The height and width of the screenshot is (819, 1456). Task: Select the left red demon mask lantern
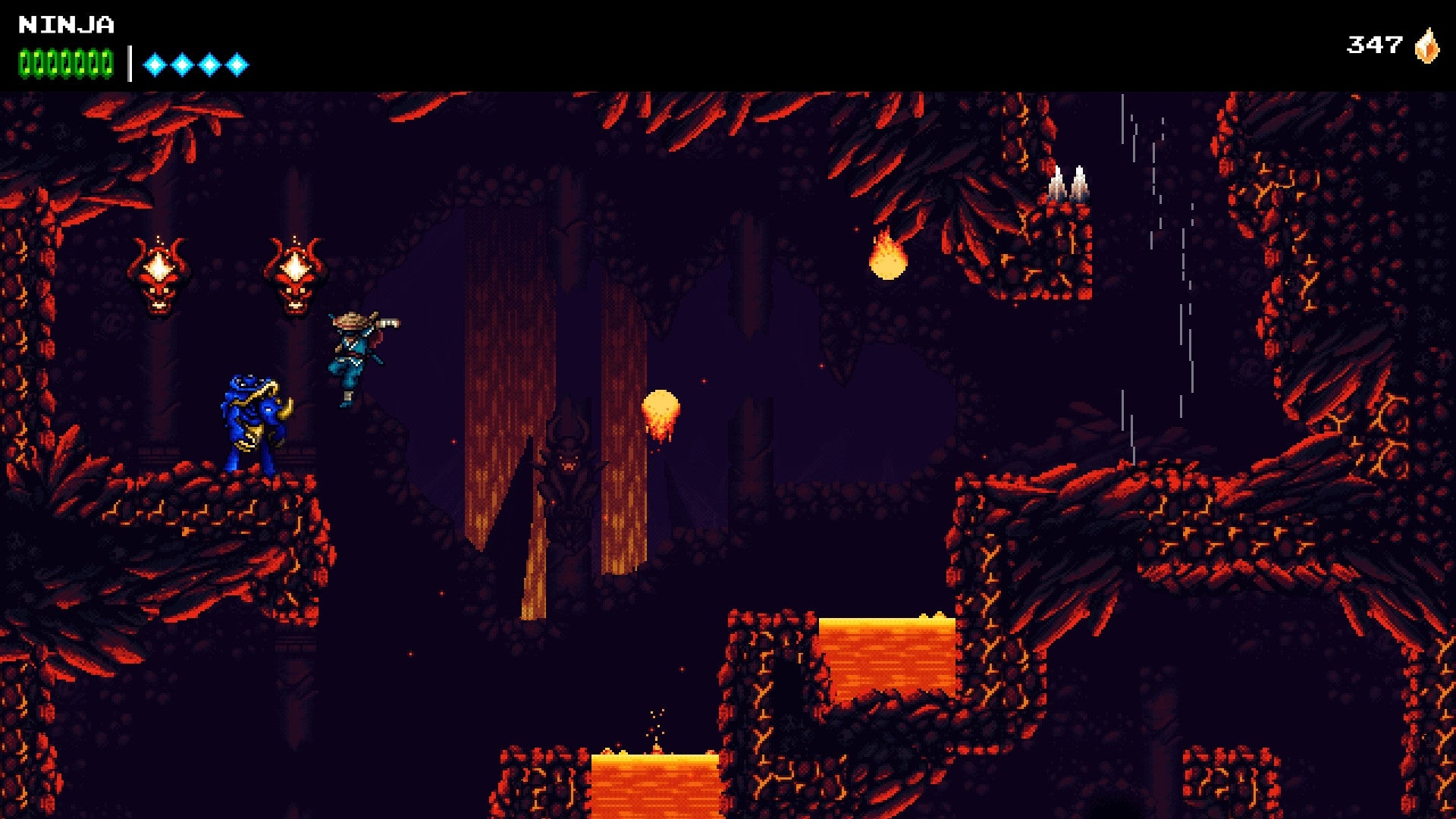(159, 273)
